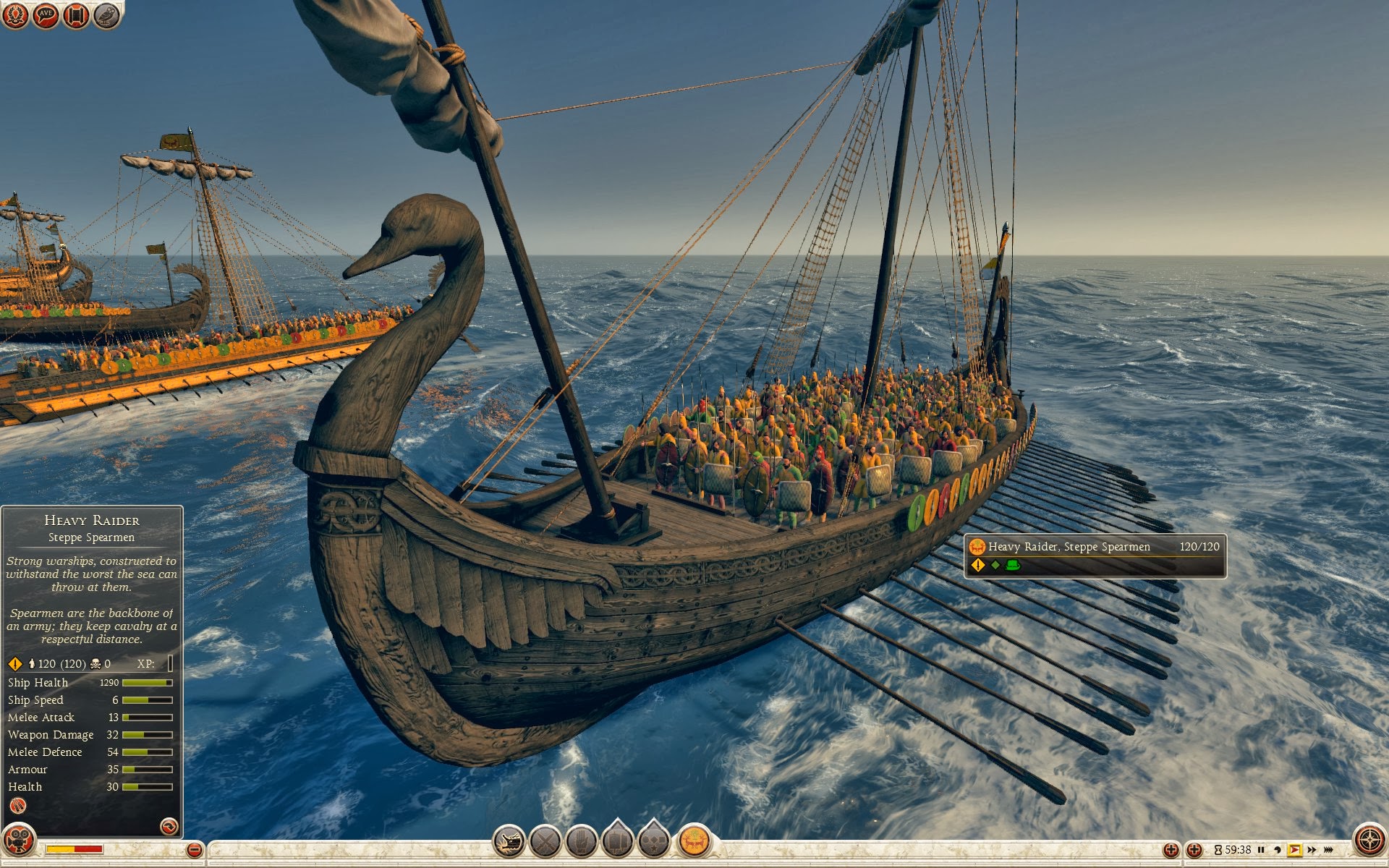Open the AVE chat speech bubble
Image resolution: width=1389 pixels, height=868 pixels.
click(46, 14)
